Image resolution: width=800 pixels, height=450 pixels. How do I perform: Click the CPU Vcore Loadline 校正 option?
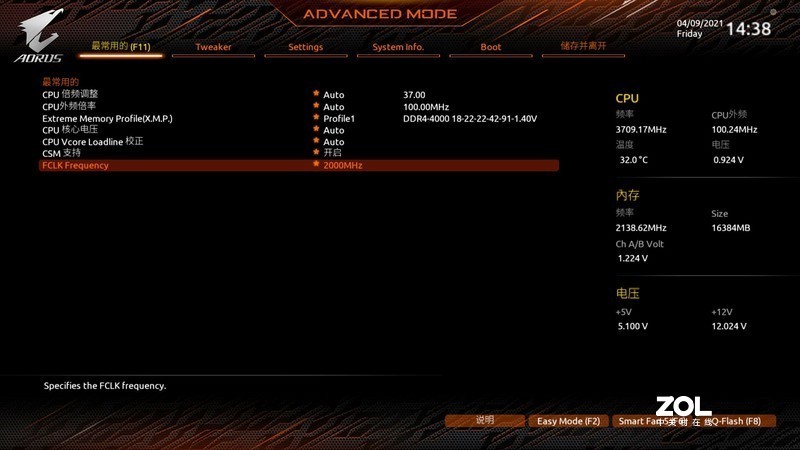pos(92,142)
